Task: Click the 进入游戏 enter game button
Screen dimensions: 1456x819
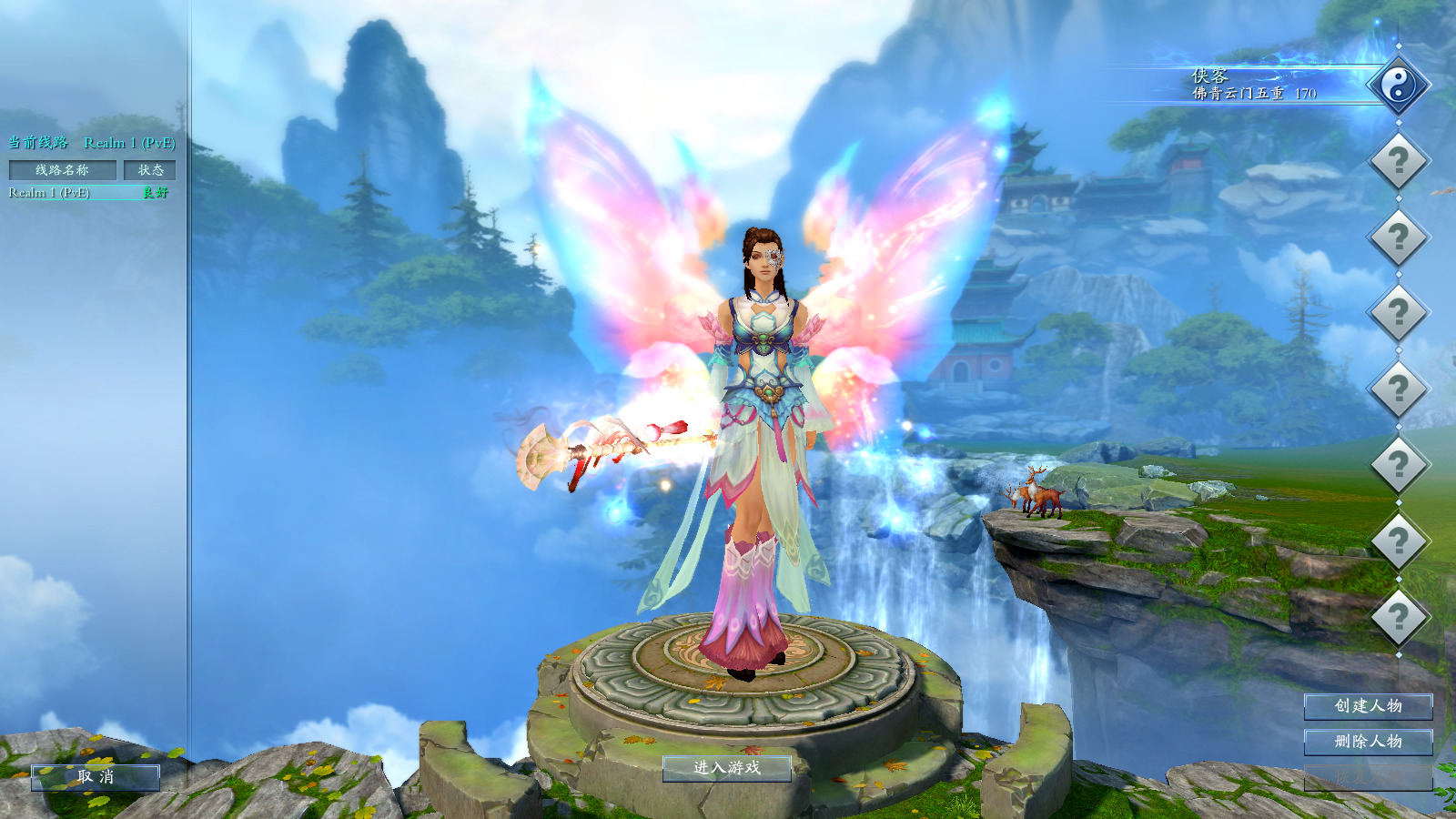Action: (726, 768)
